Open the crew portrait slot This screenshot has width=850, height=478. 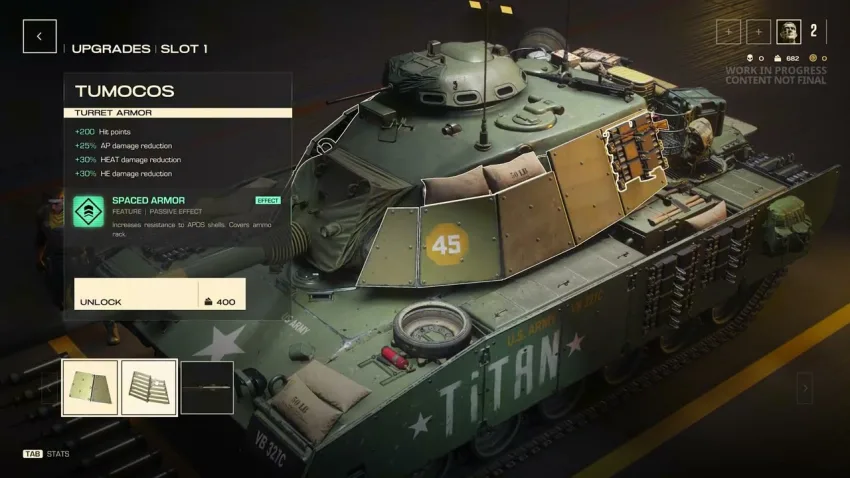pyautogui.click(x=789, y=32)
